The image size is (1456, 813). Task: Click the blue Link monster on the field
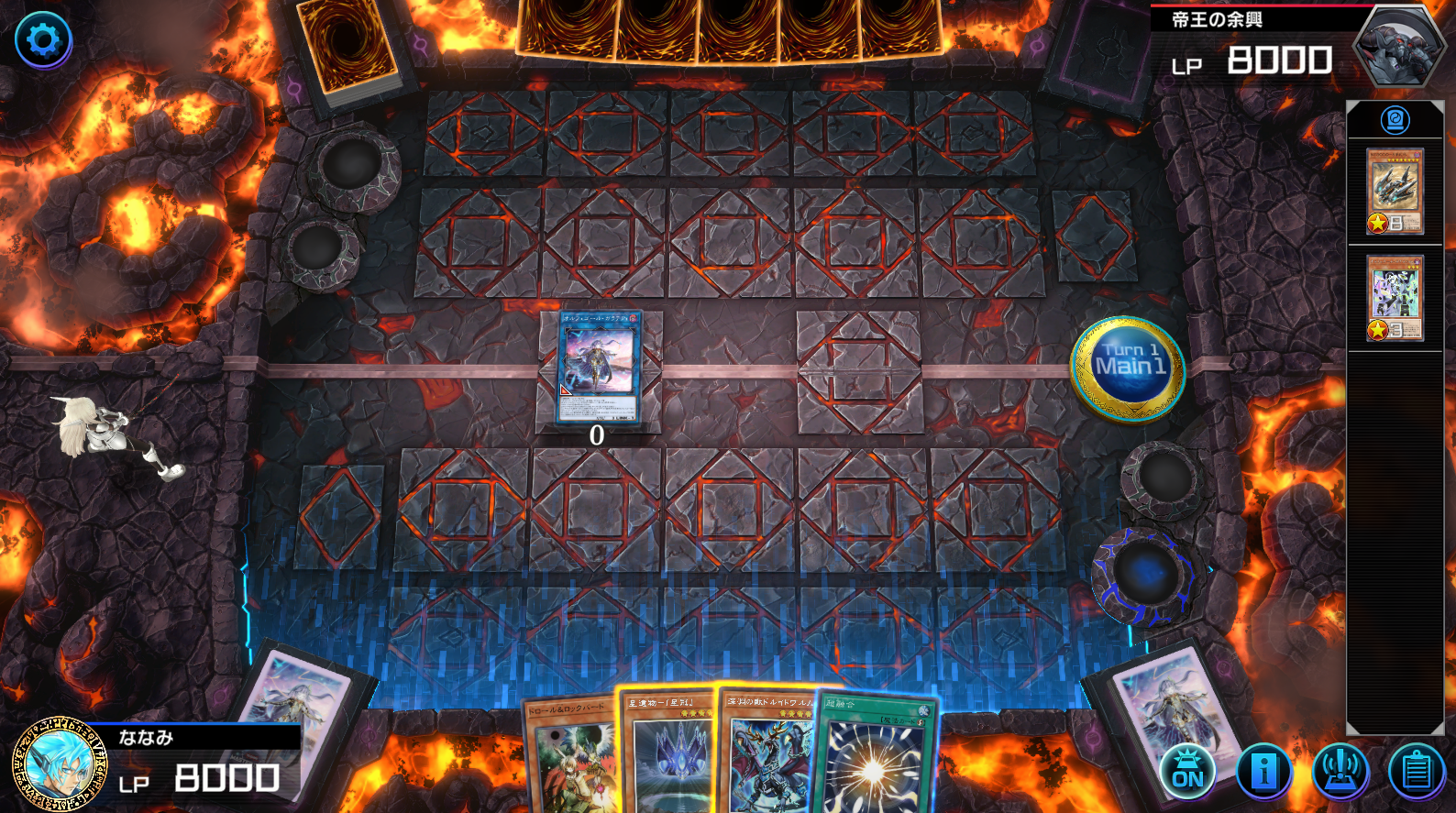point(599,367)
